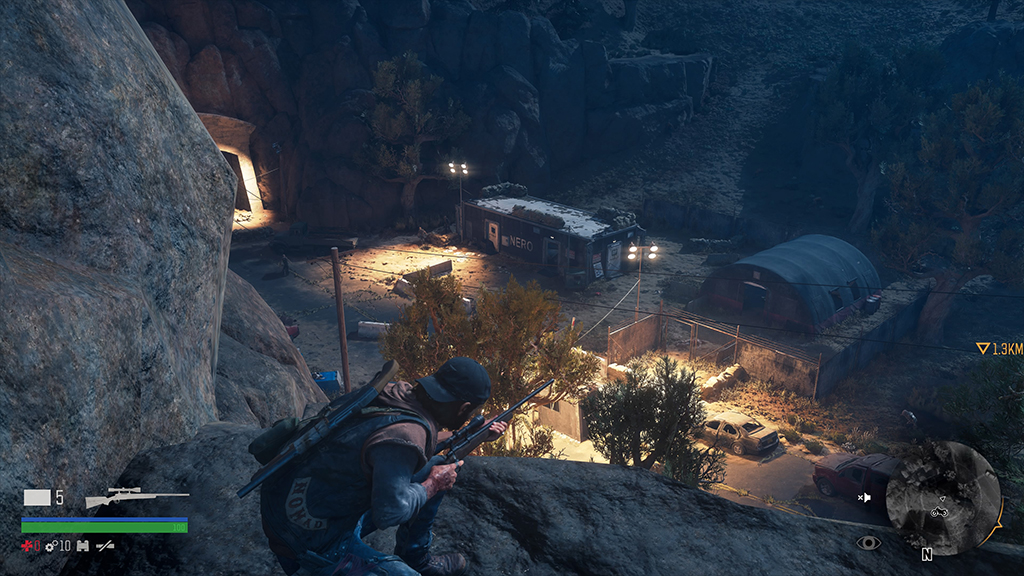
Task: Click the eye visibility indicator
Action: point(868,542)
